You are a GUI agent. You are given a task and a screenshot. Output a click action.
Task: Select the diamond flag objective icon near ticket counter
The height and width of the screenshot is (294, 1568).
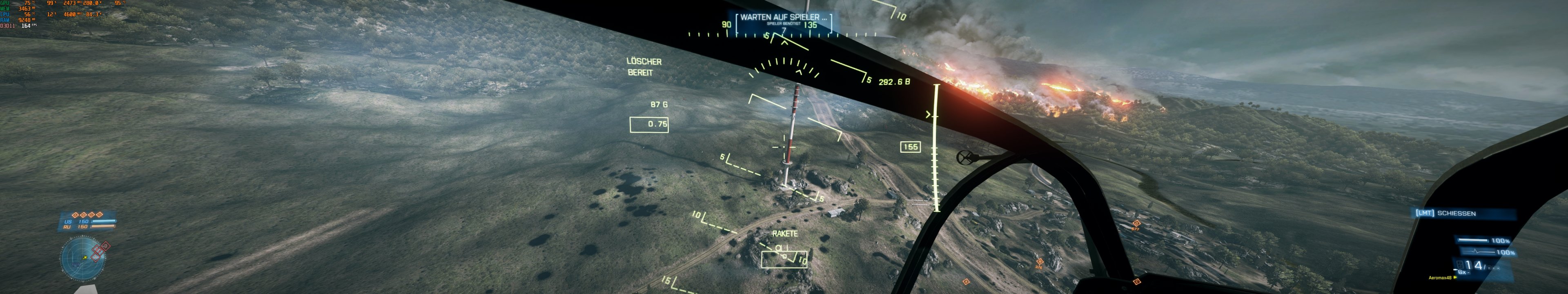[76, 216]
